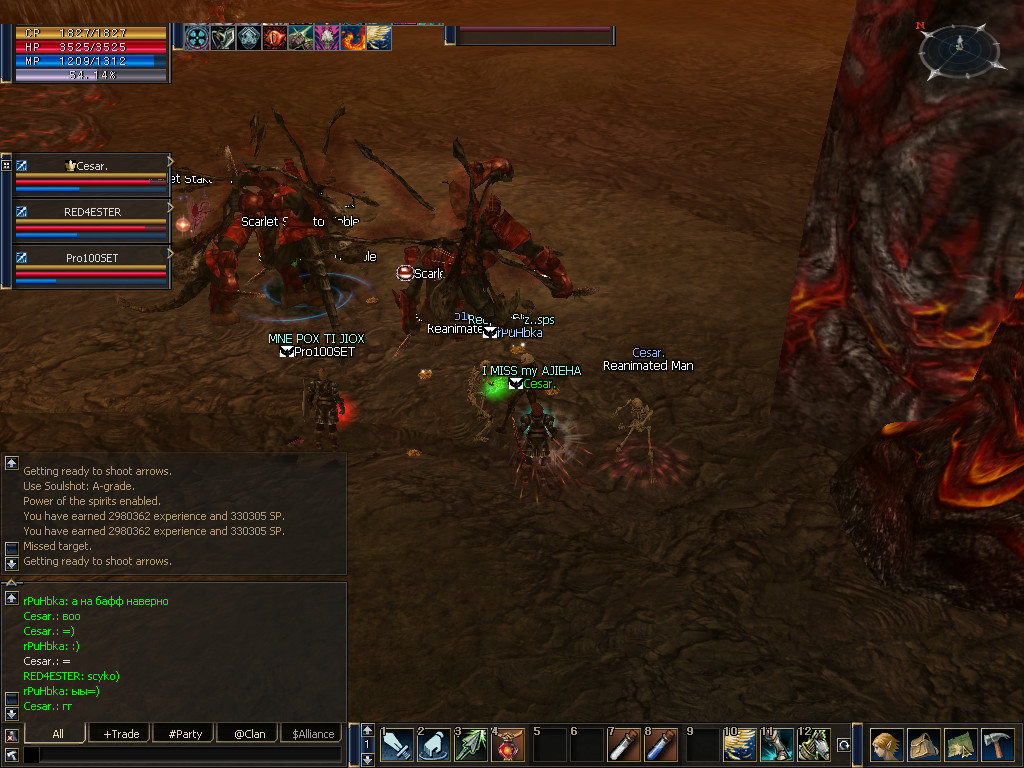Activate the pick-up hand action in slot 2

point(435,745)
